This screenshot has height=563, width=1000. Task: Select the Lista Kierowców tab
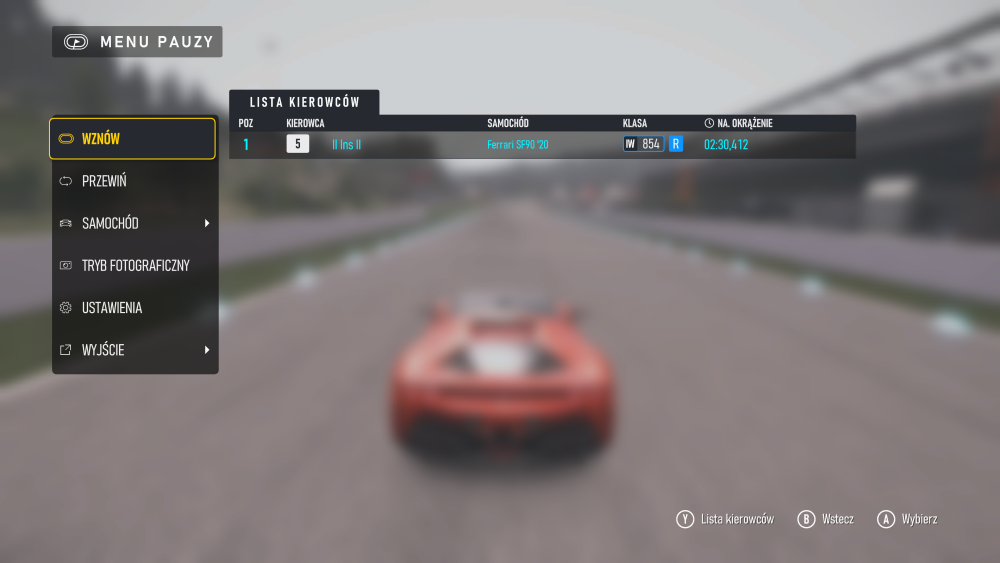tap(304, 102)
